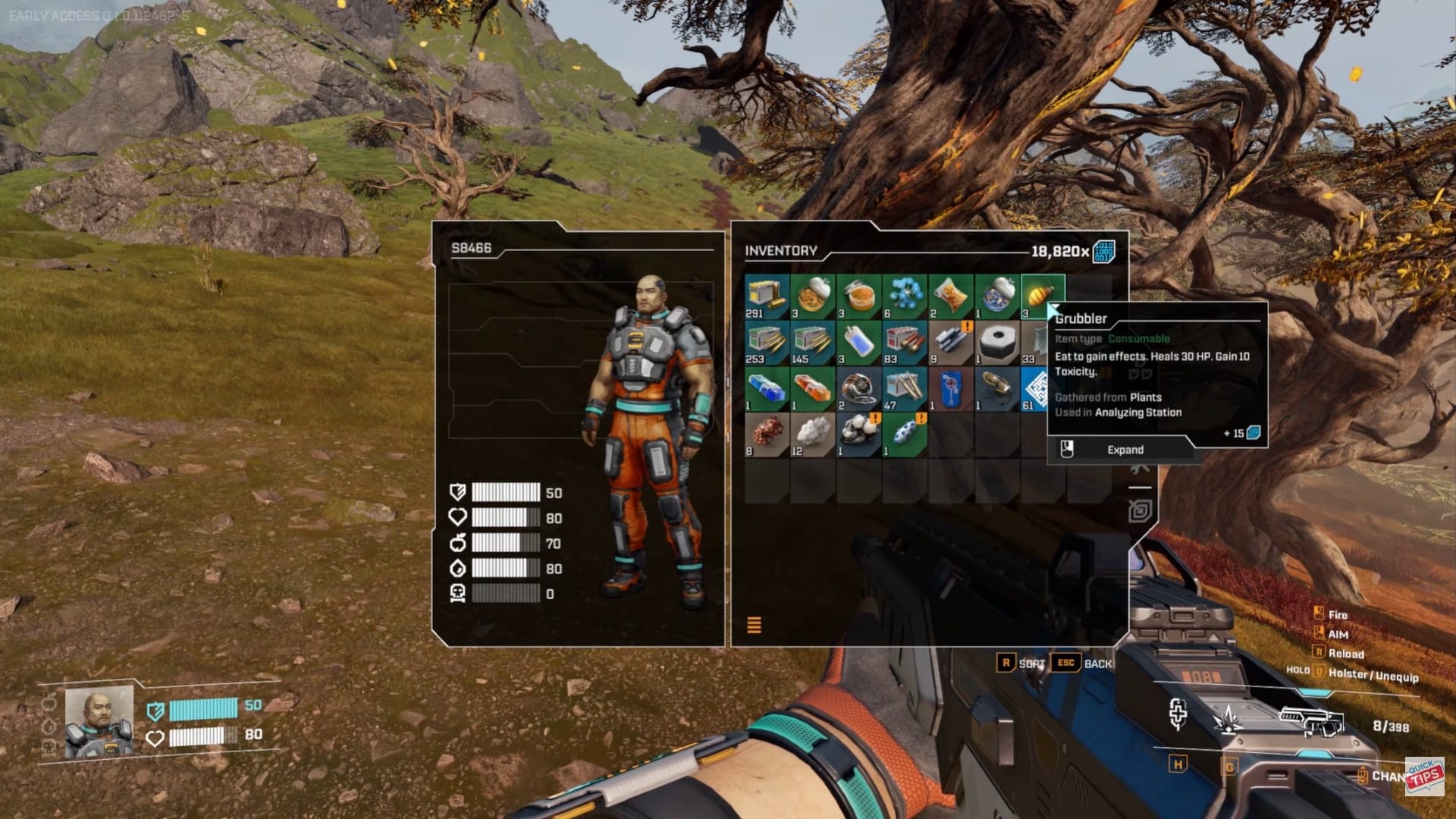
Task: Select the red shotgun shells stack of 83
Action: click(x=905, y=343)
